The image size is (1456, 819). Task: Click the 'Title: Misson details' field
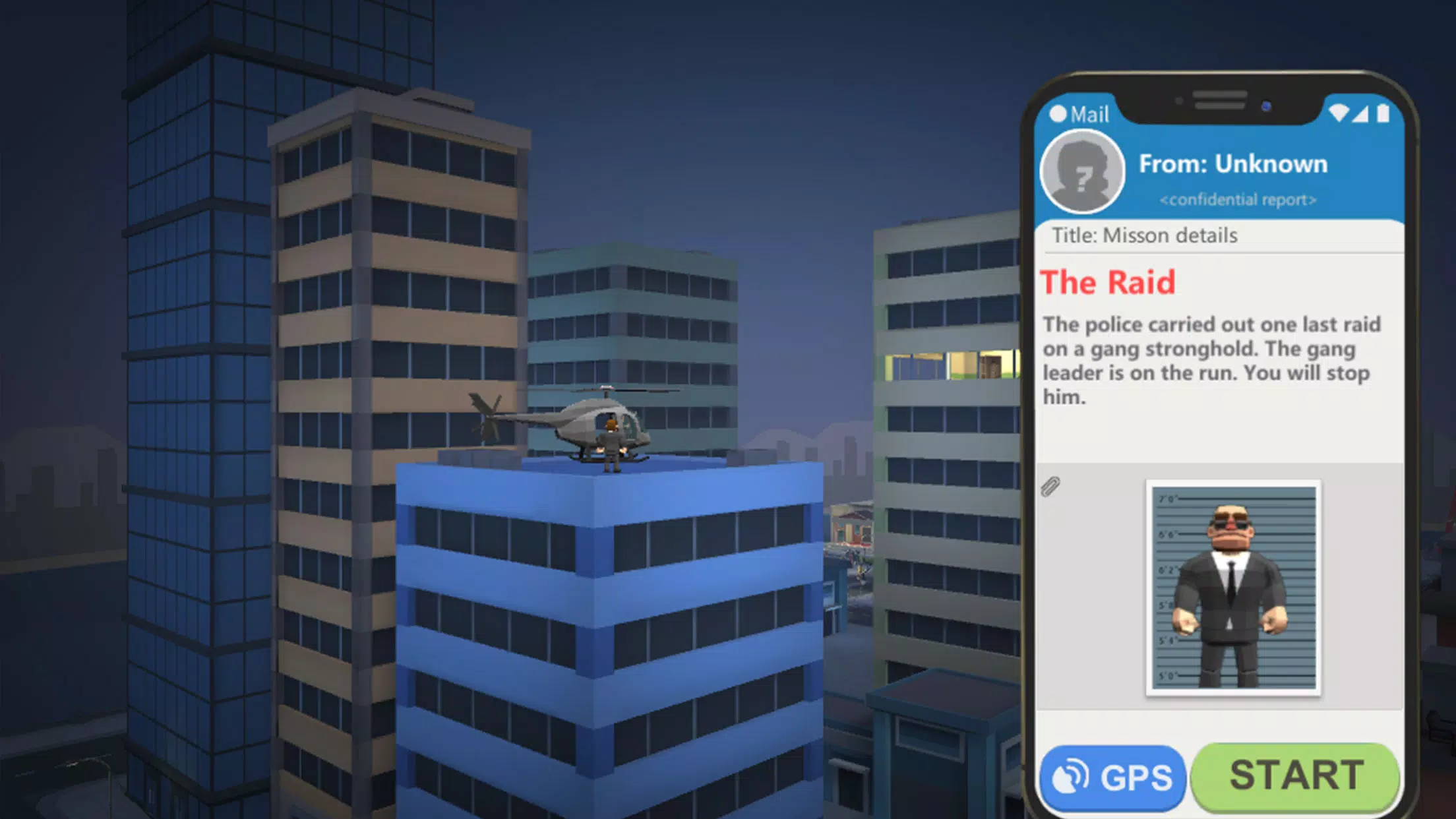click(1143, 235)
